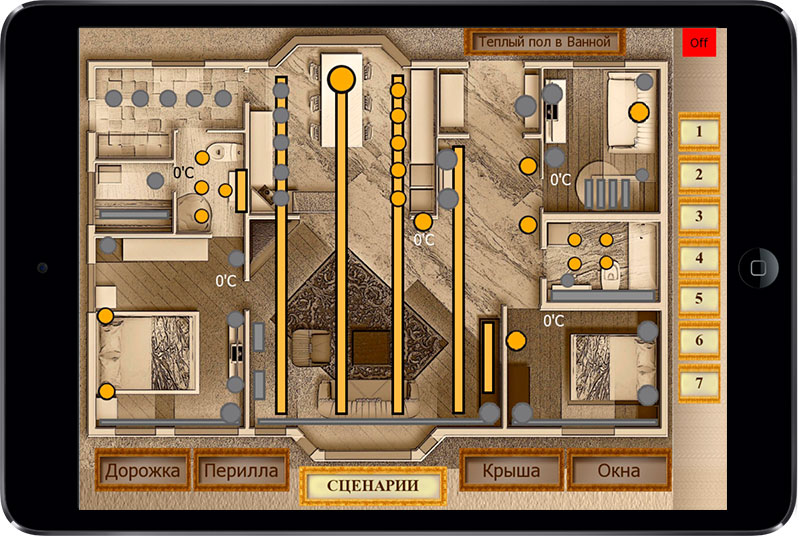
Task: Toggle the Перилла button
Action: 240,471
